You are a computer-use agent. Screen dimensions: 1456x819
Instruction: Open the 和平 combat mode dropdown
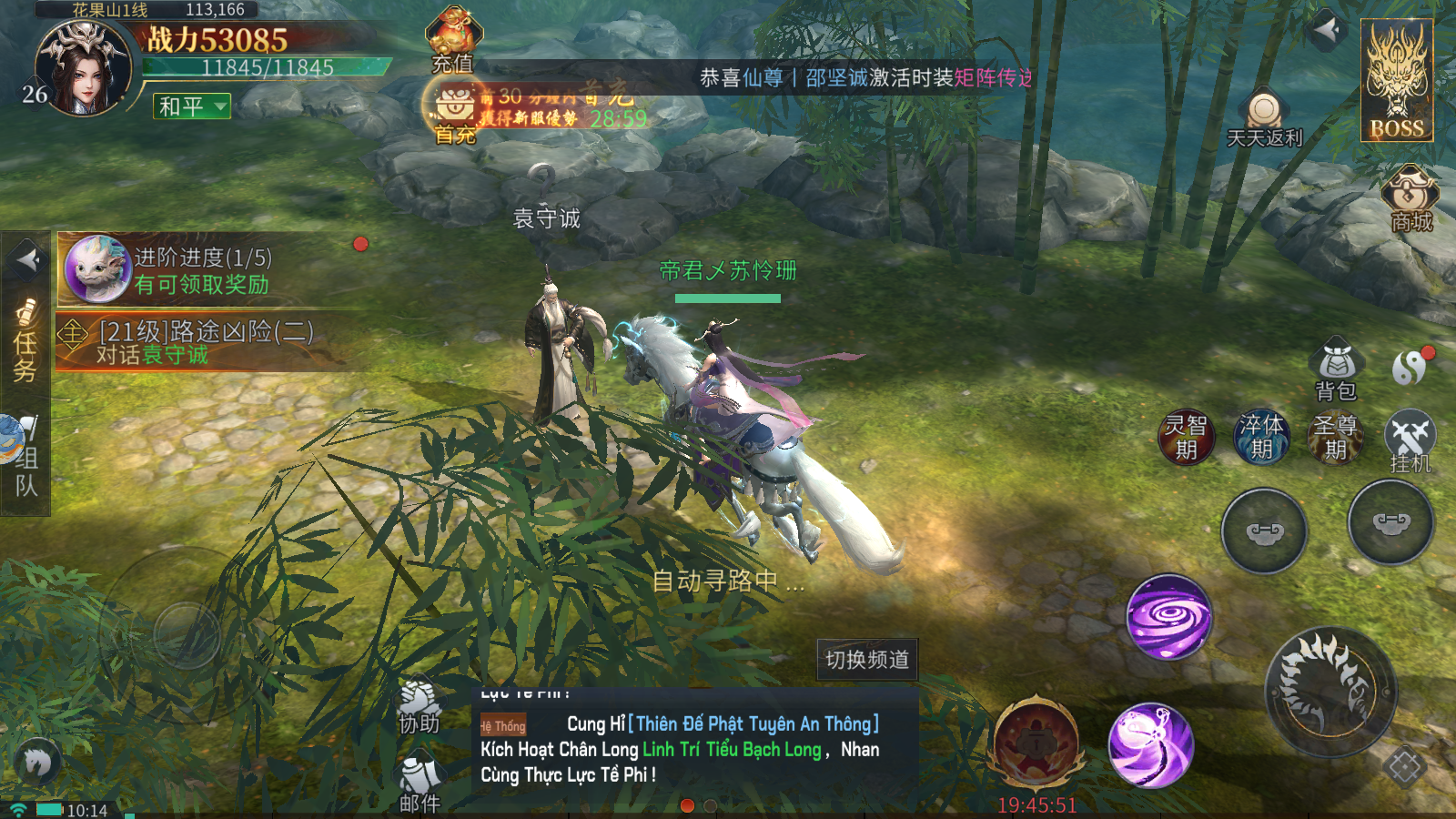[192, 106]
